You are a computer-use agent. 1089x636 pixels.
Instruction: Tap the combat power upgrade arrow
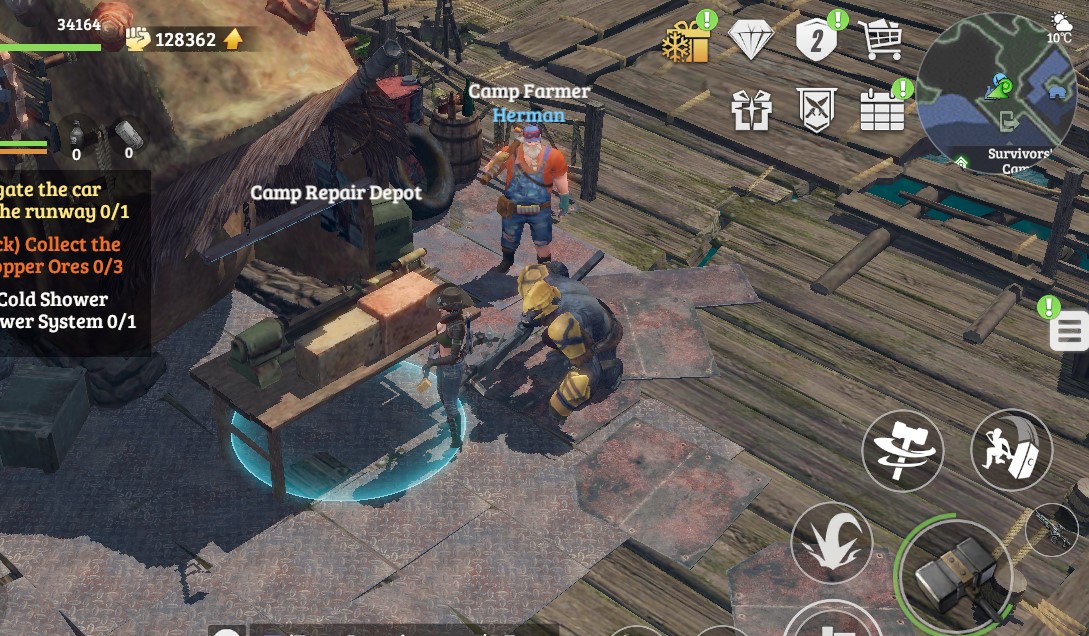[x=233, y=39]
